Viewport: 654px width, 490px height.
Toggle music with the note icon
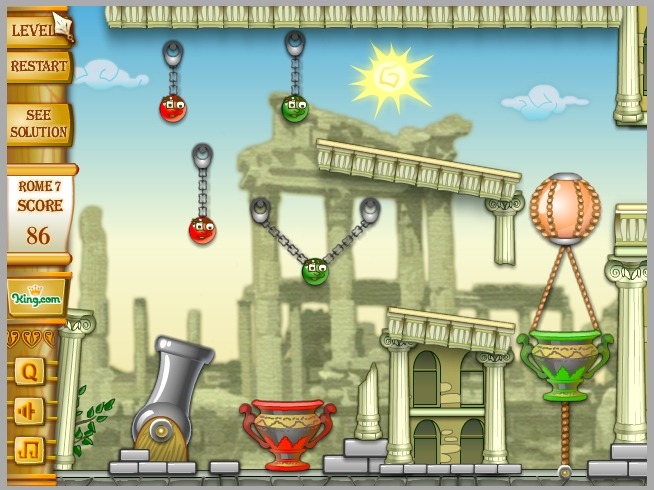[x=28, y=449]
